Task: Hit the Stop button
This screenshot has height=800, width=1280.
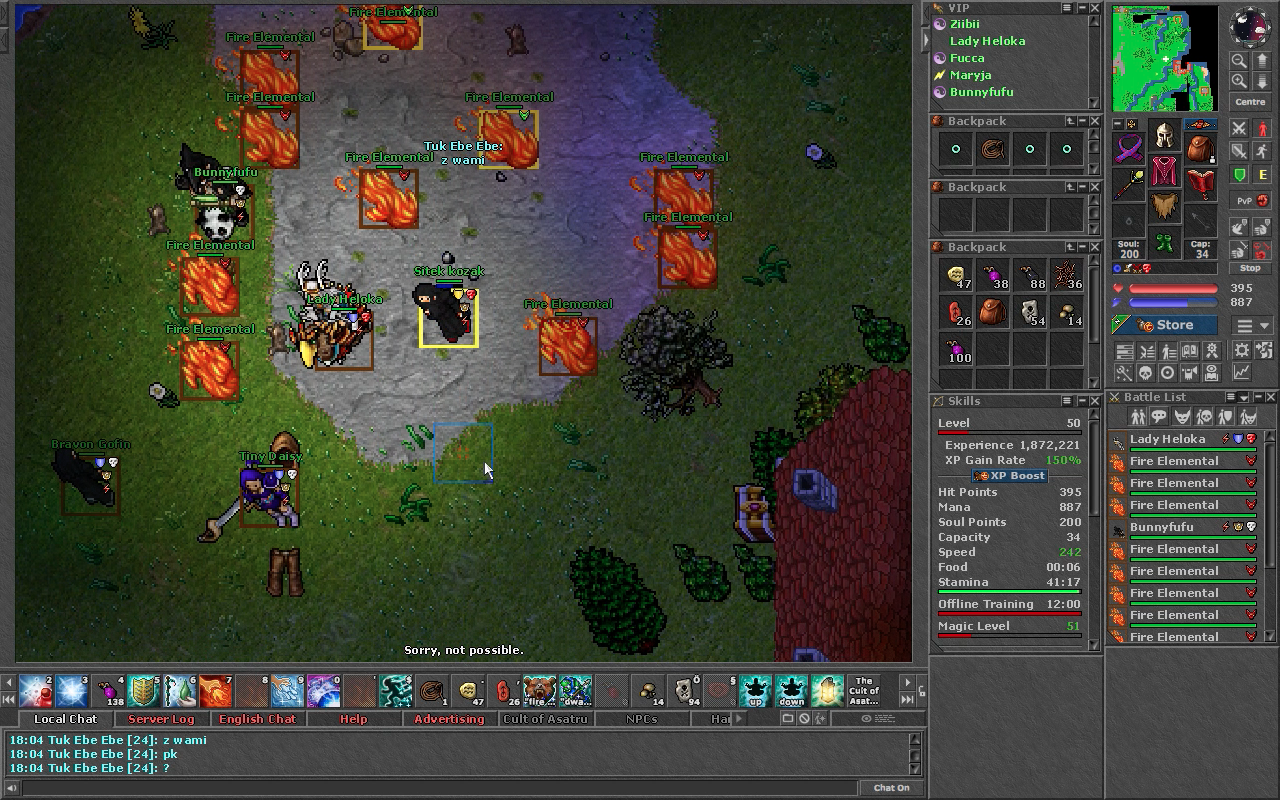Action: 1250,268
